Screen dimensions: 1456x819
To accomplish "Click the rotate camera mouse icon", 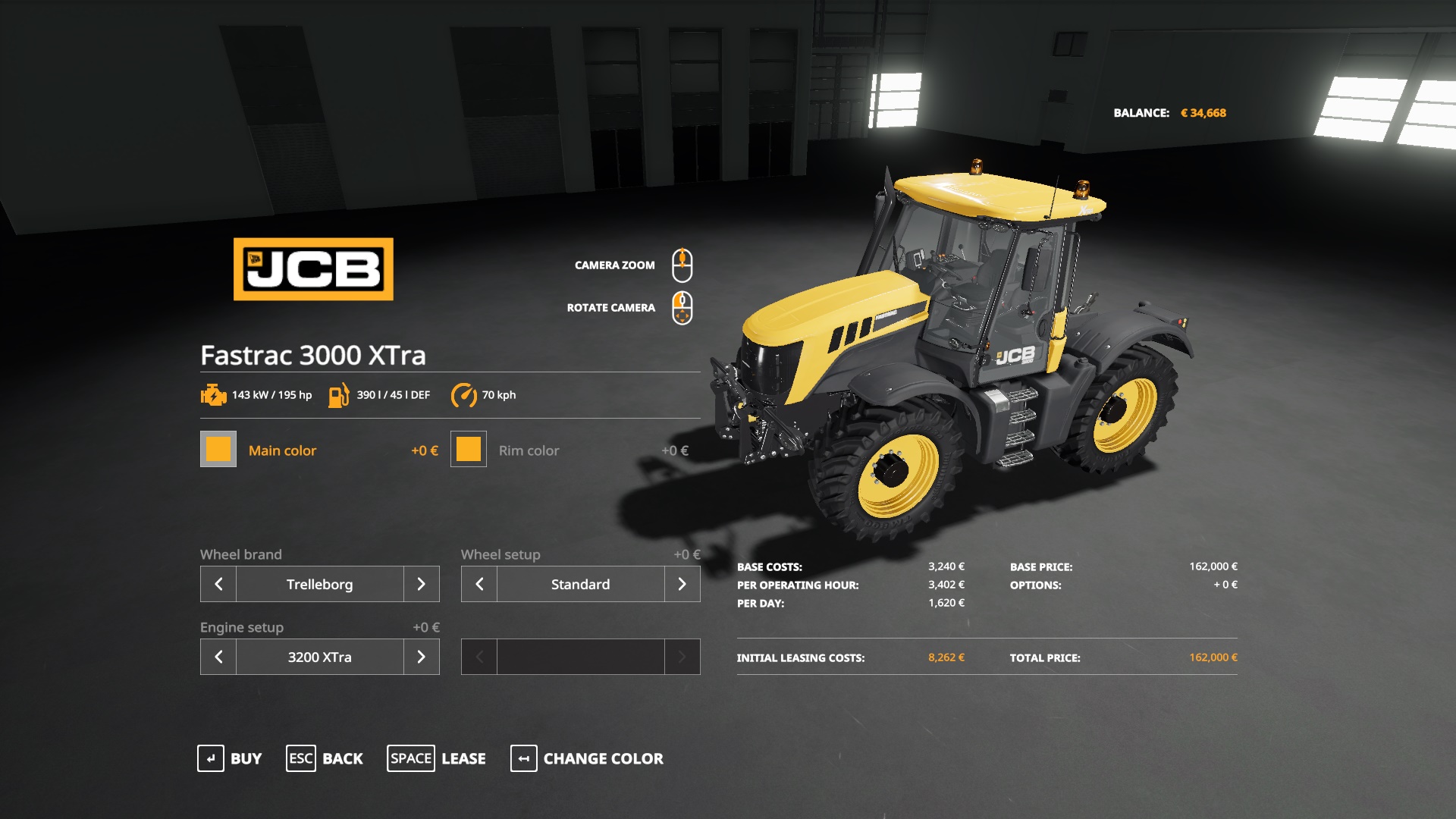I will (x=683, y=308).
